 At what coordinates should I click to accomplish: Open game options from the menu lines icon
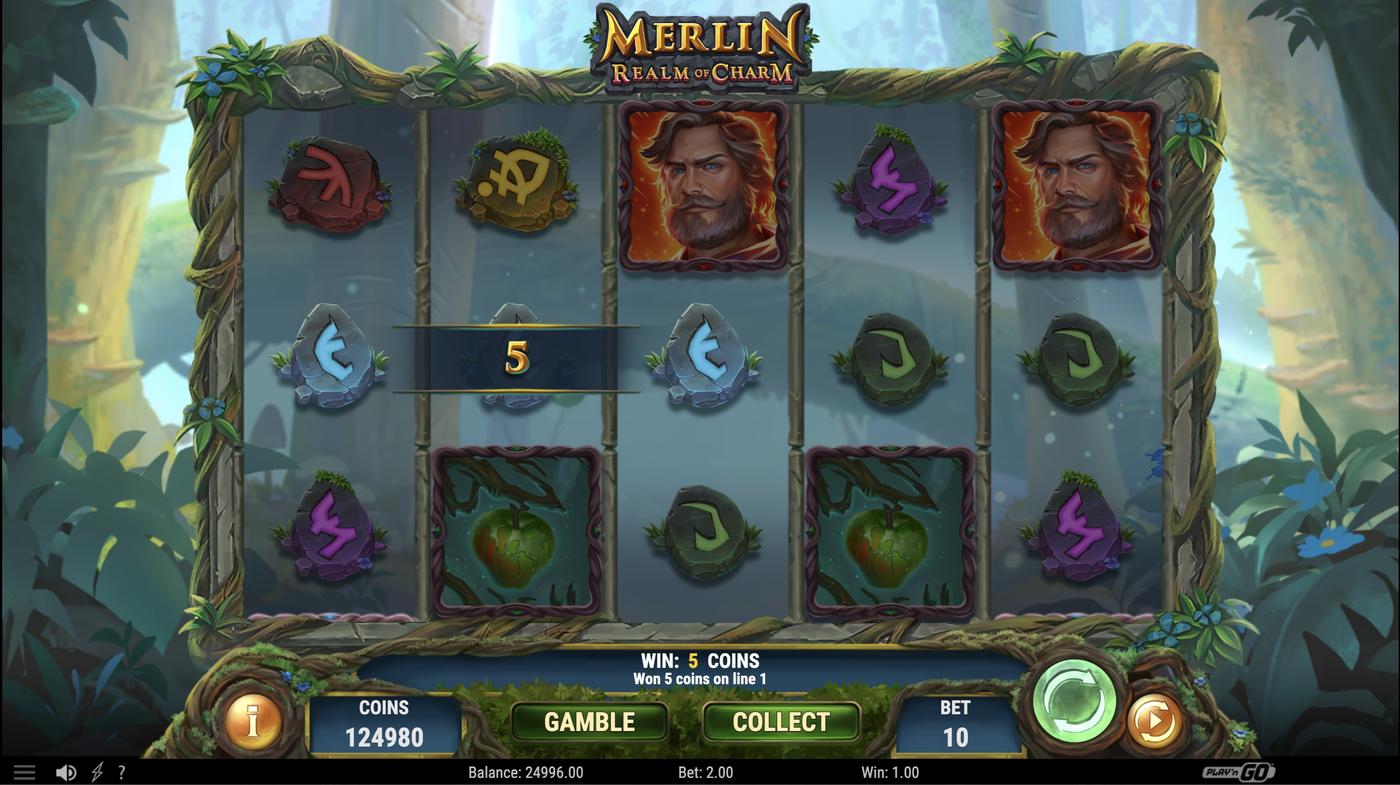(24, 771)
